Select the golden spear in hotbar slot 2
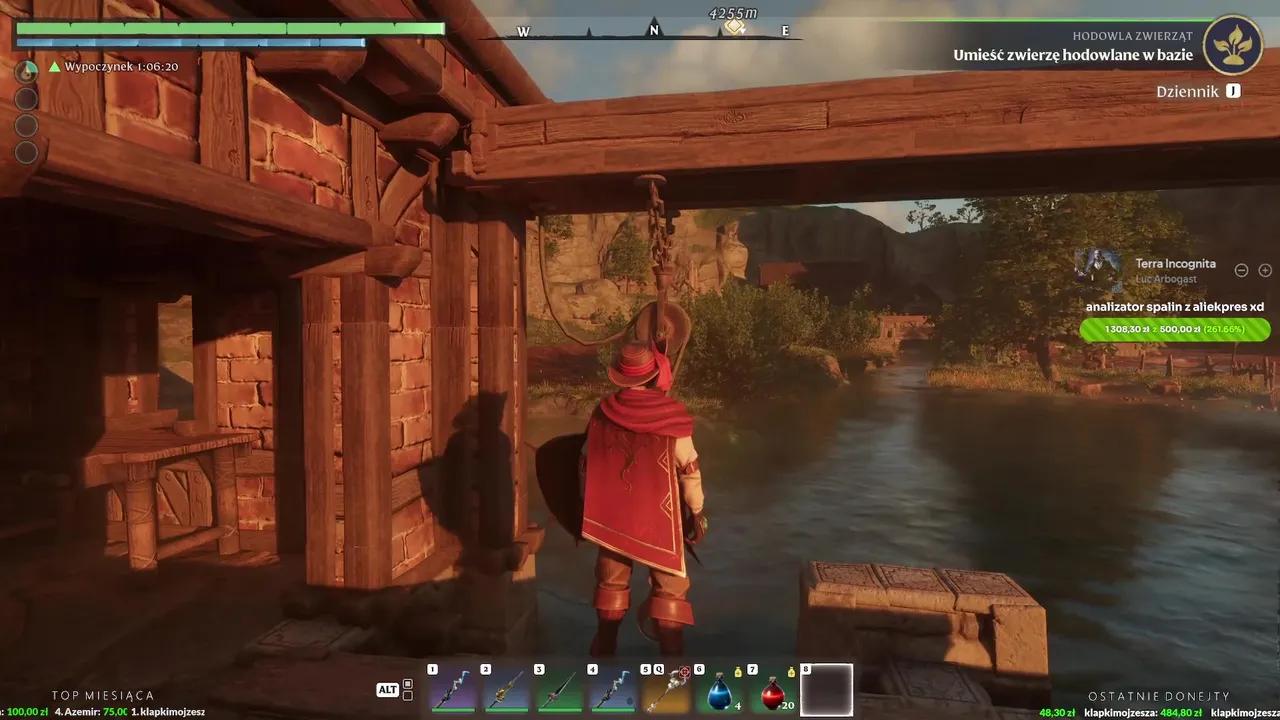Viewport: 1280px width, 720px height. 508,692
